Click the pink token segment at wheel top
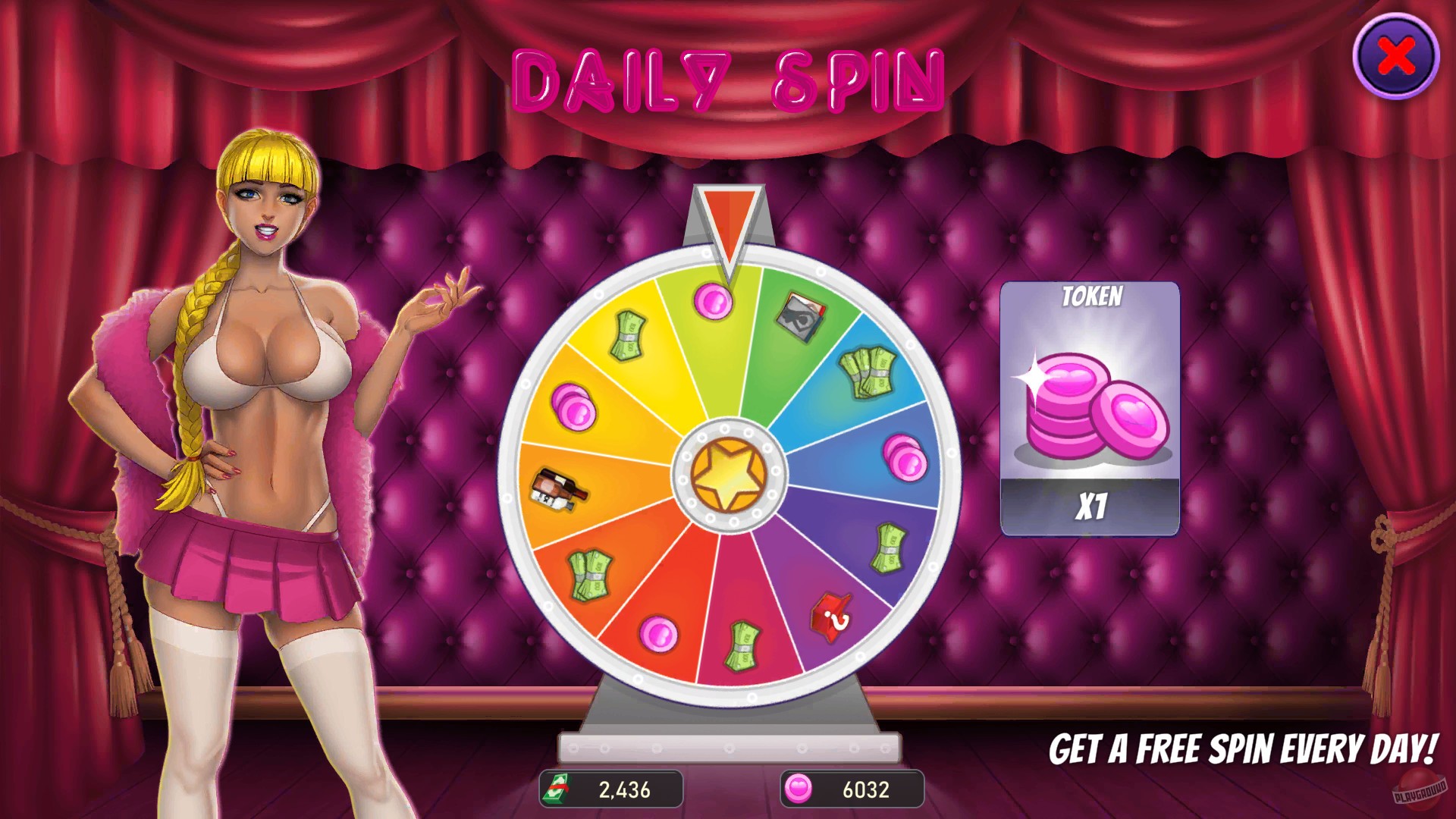The height and width of the screenshot is (819, 1456). [713, 300]
